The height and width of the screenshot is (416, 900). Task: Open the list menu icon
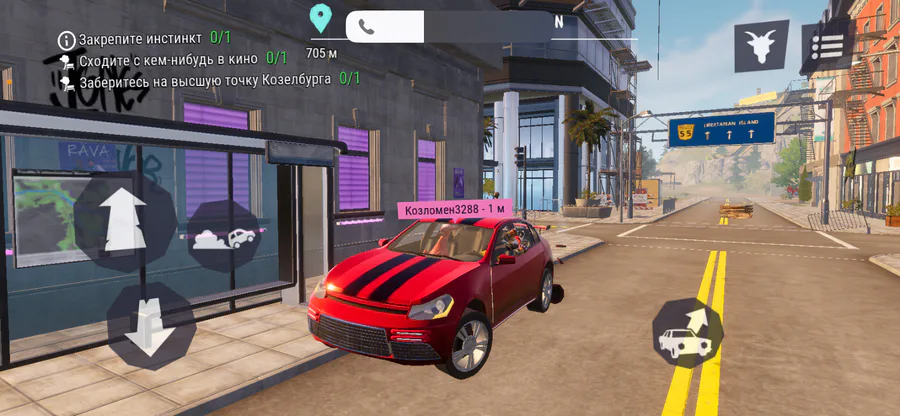point(826,47)
